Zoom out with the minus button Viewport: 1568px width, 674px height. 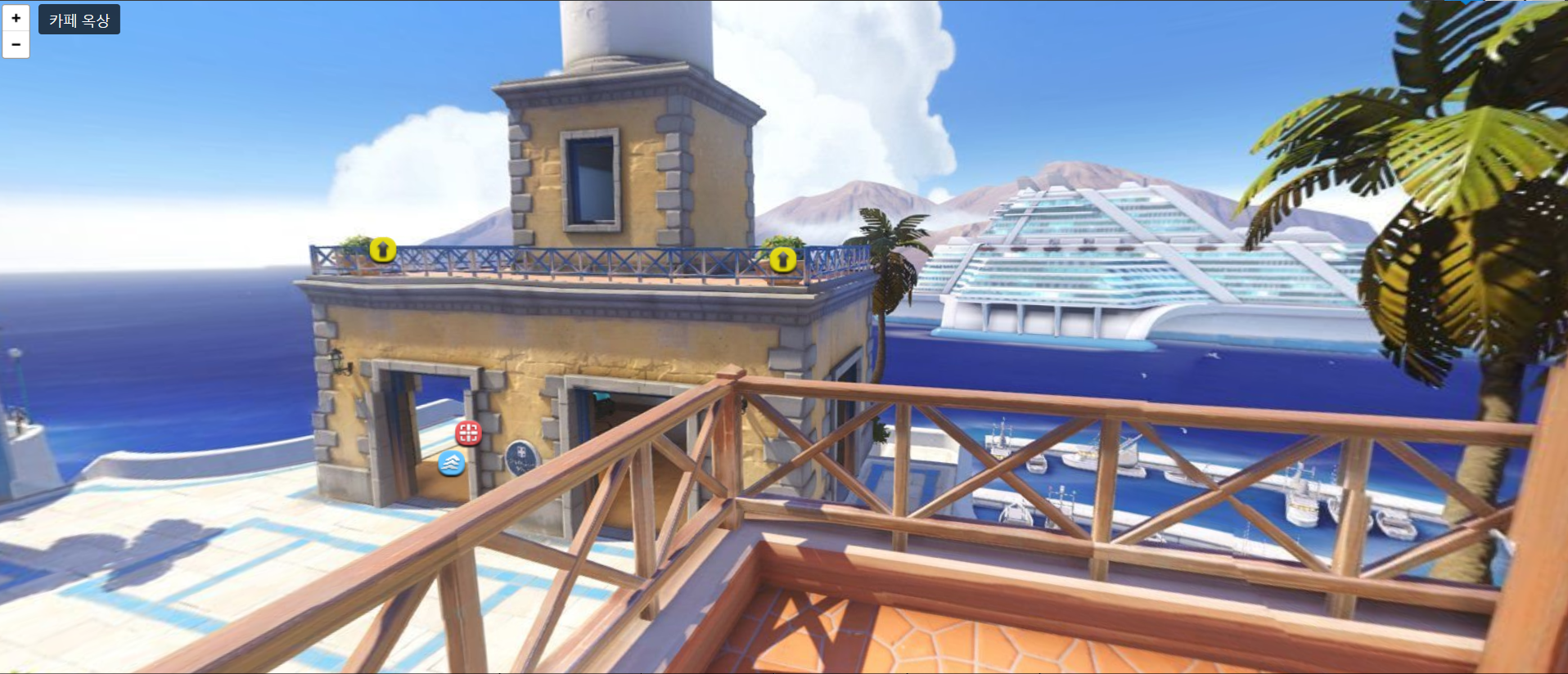click(16, 45)
